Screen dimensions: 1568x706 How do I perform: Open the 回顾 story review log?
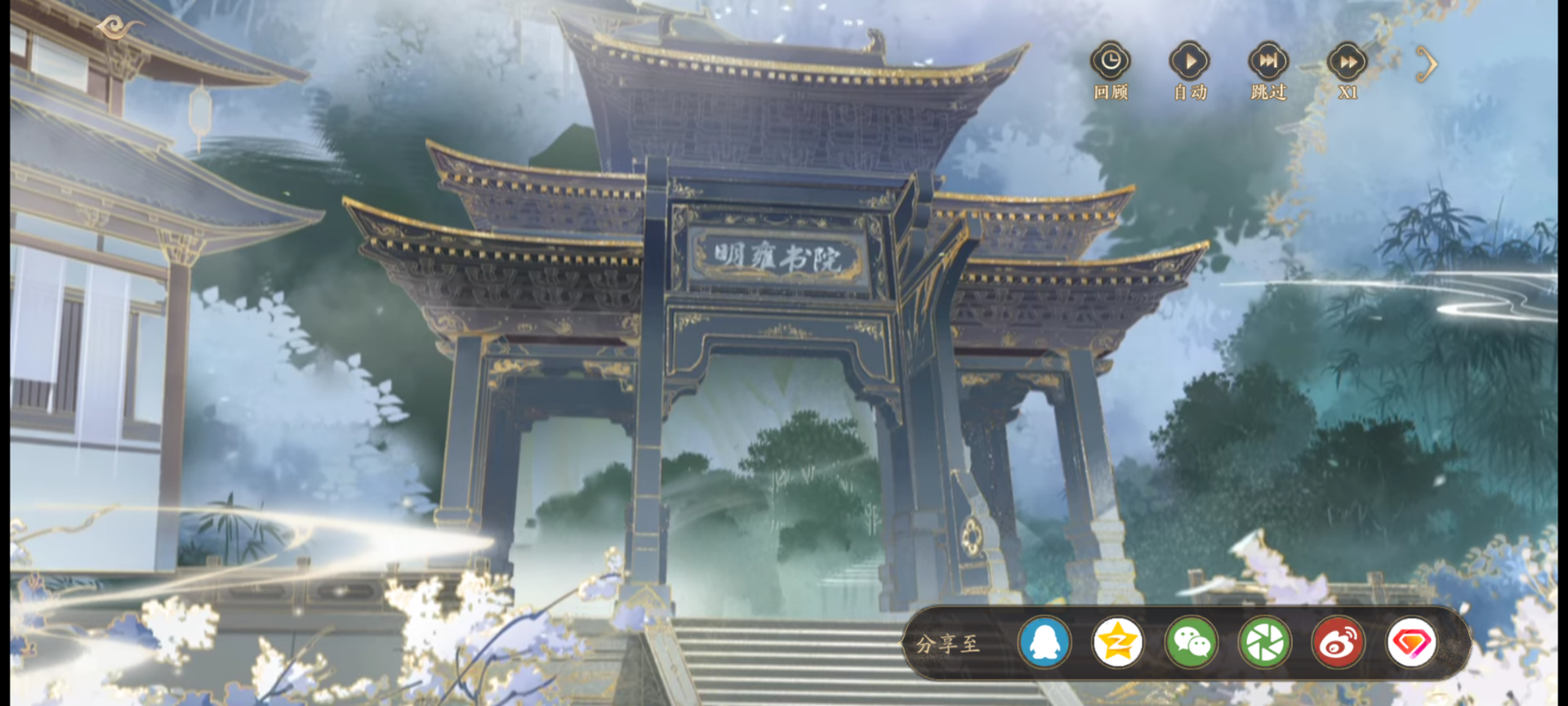coord(1111,62)
